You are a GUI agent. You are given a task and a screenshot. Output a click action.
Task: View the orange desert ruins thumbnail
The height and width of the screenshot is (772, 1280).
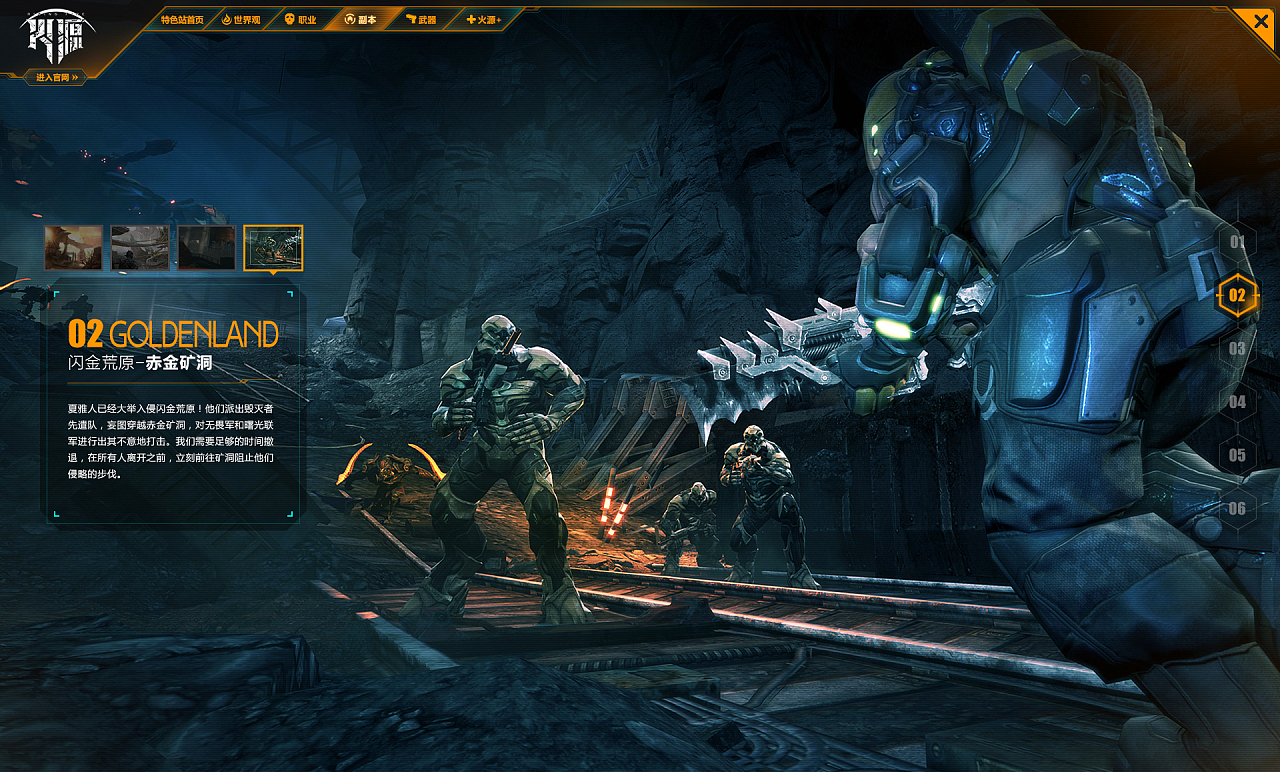click(73, 248)
